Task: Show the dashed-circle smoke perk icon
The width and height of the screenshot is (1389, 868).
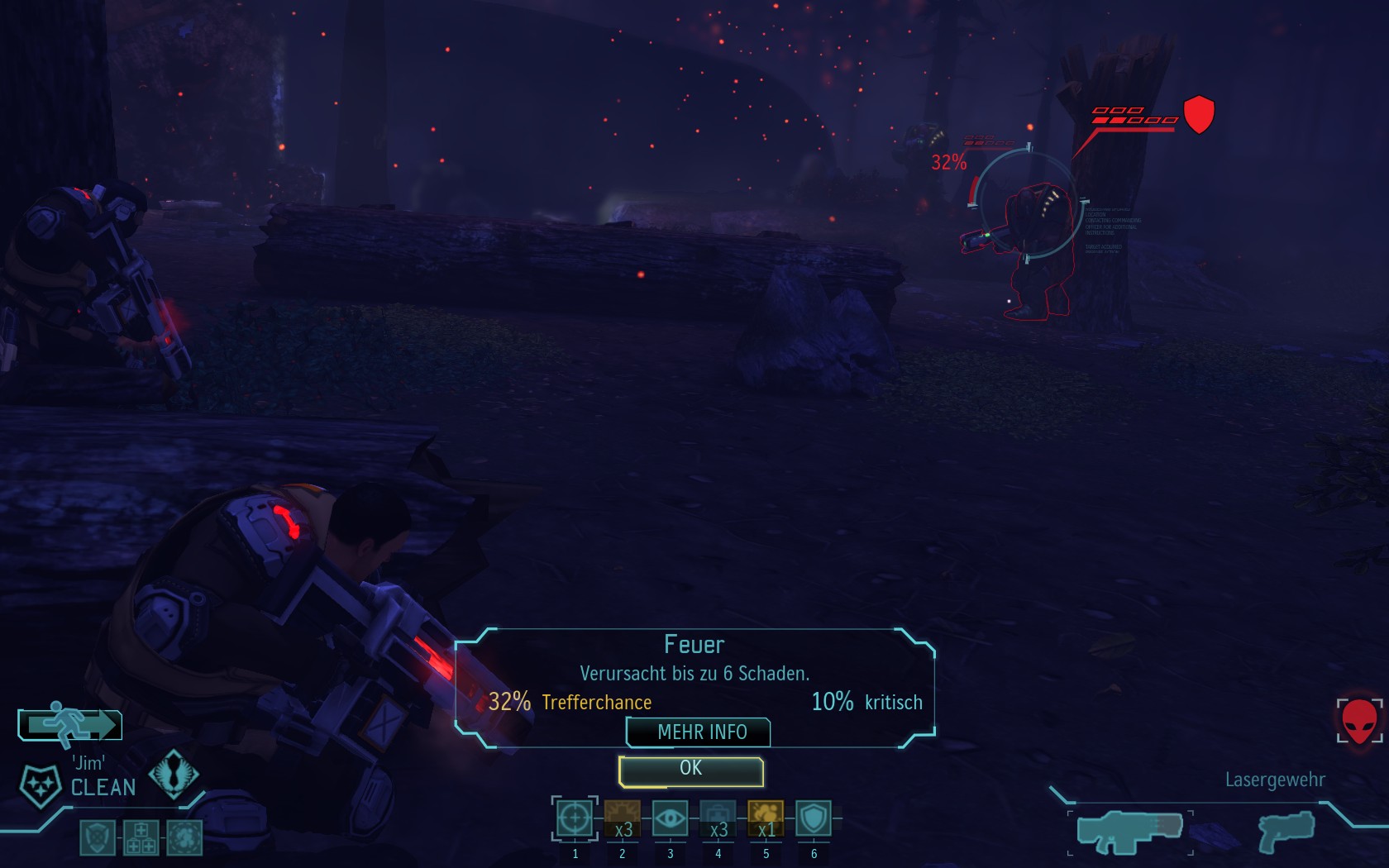Action: (184, 837)
